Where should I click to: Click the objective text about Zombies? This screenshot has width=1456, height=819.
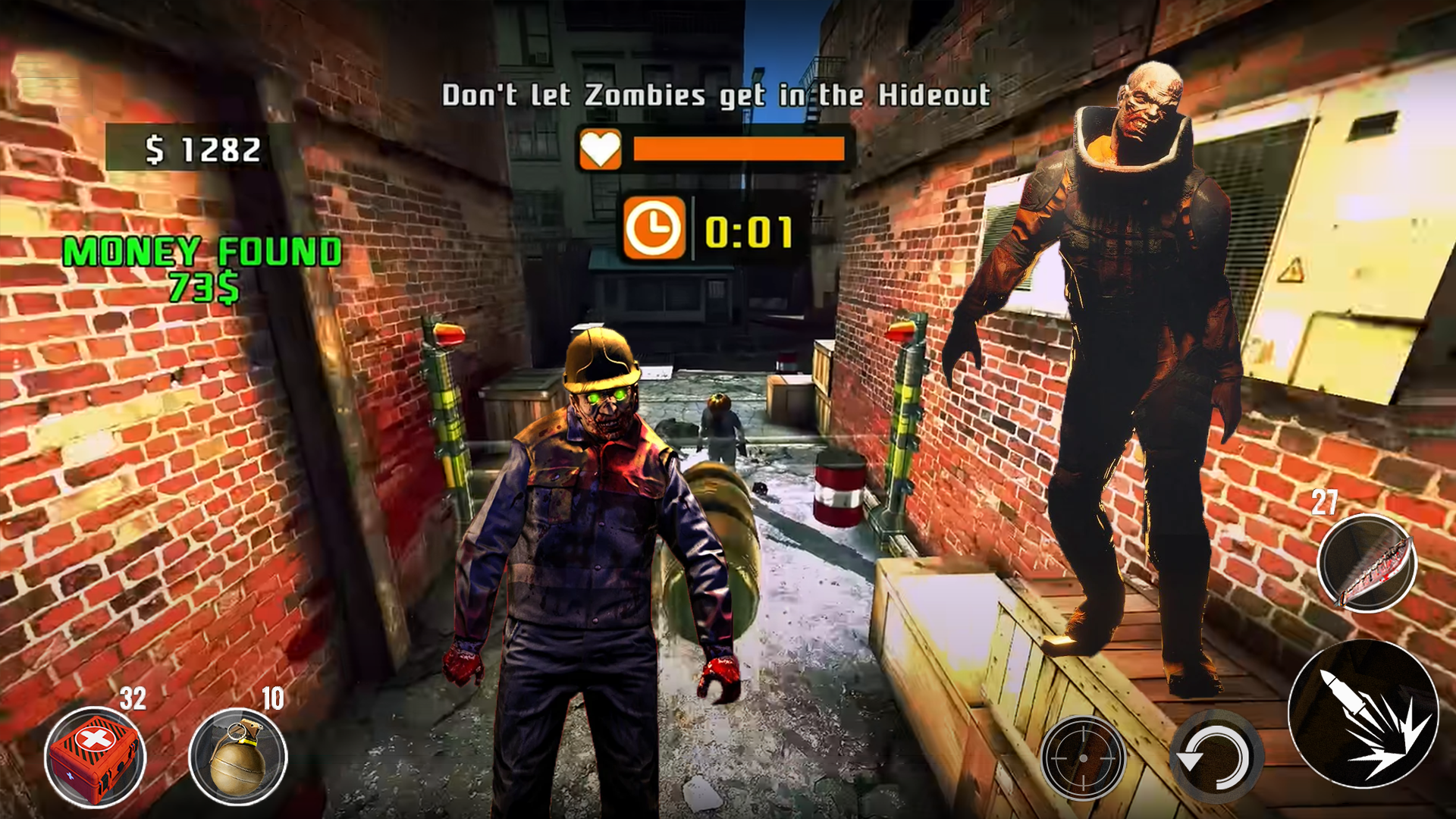pyautogui.click(x=718, y=94)
